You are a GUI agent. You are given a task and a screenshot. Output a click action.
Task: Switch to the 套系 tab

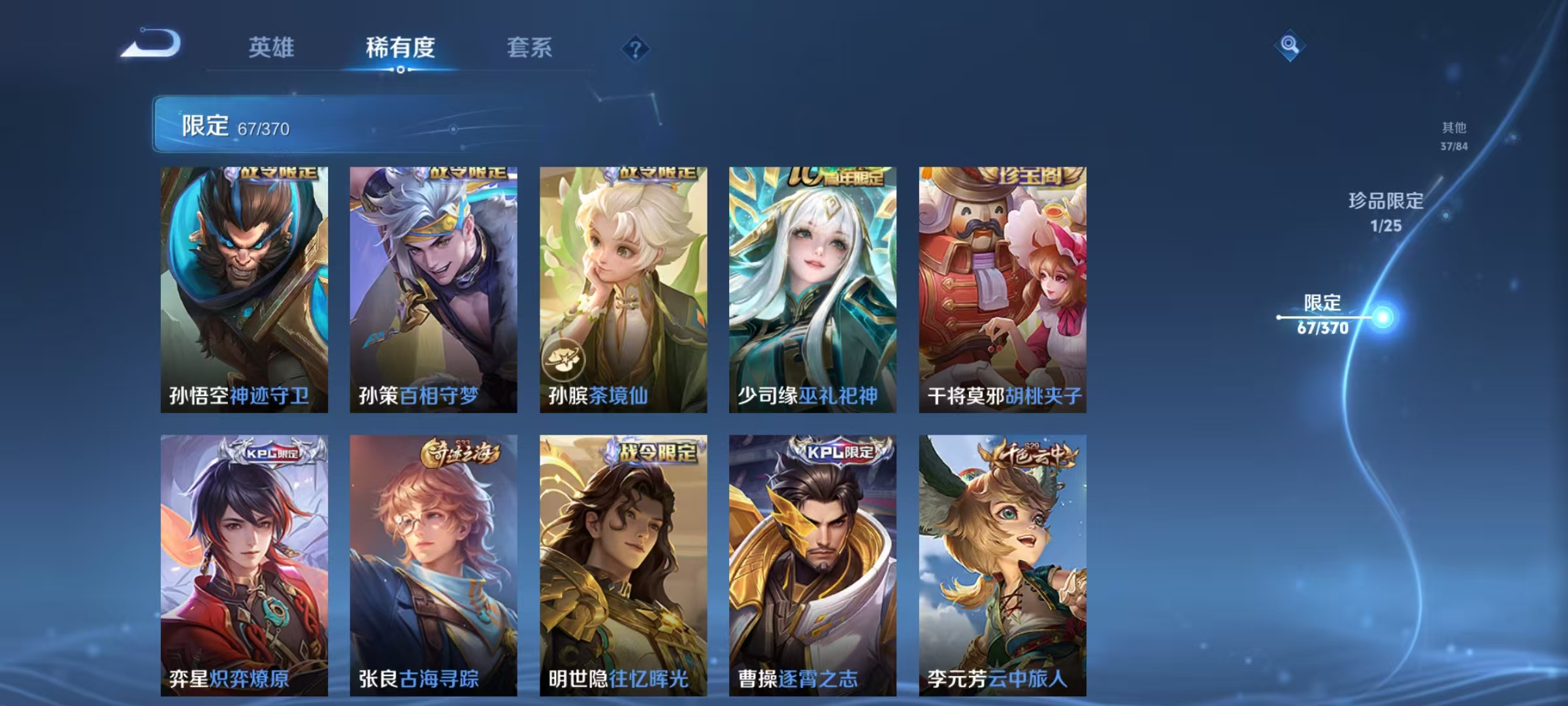(529, 47)
